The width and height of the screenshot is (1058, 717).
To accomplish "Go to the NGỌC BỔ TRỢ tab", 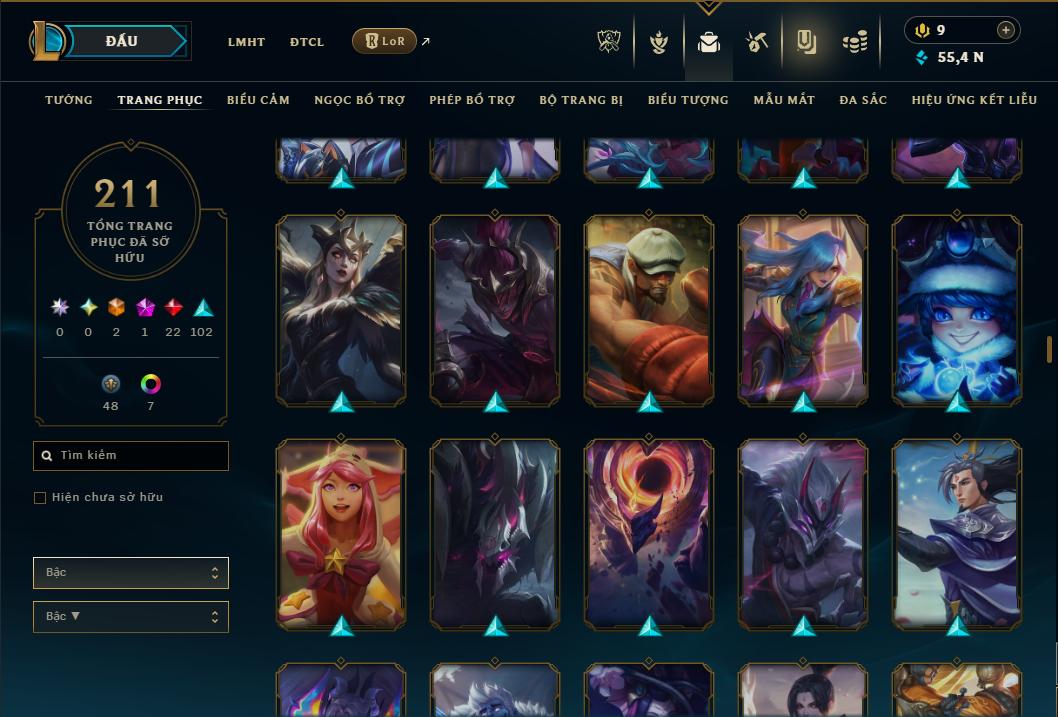I will pos(359,100).
